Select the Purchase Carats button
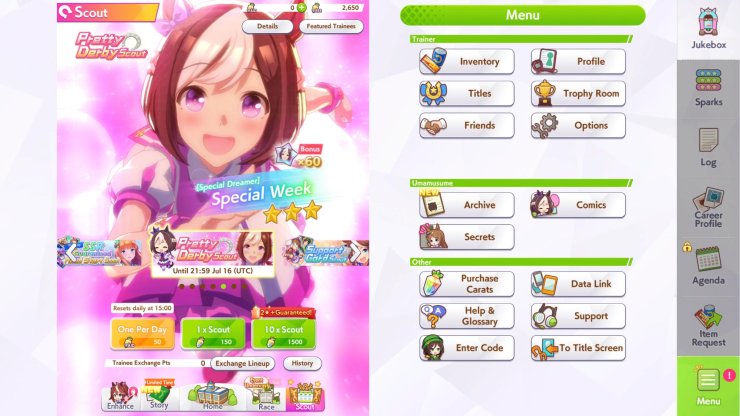740x416 pixels. point(467,284)
